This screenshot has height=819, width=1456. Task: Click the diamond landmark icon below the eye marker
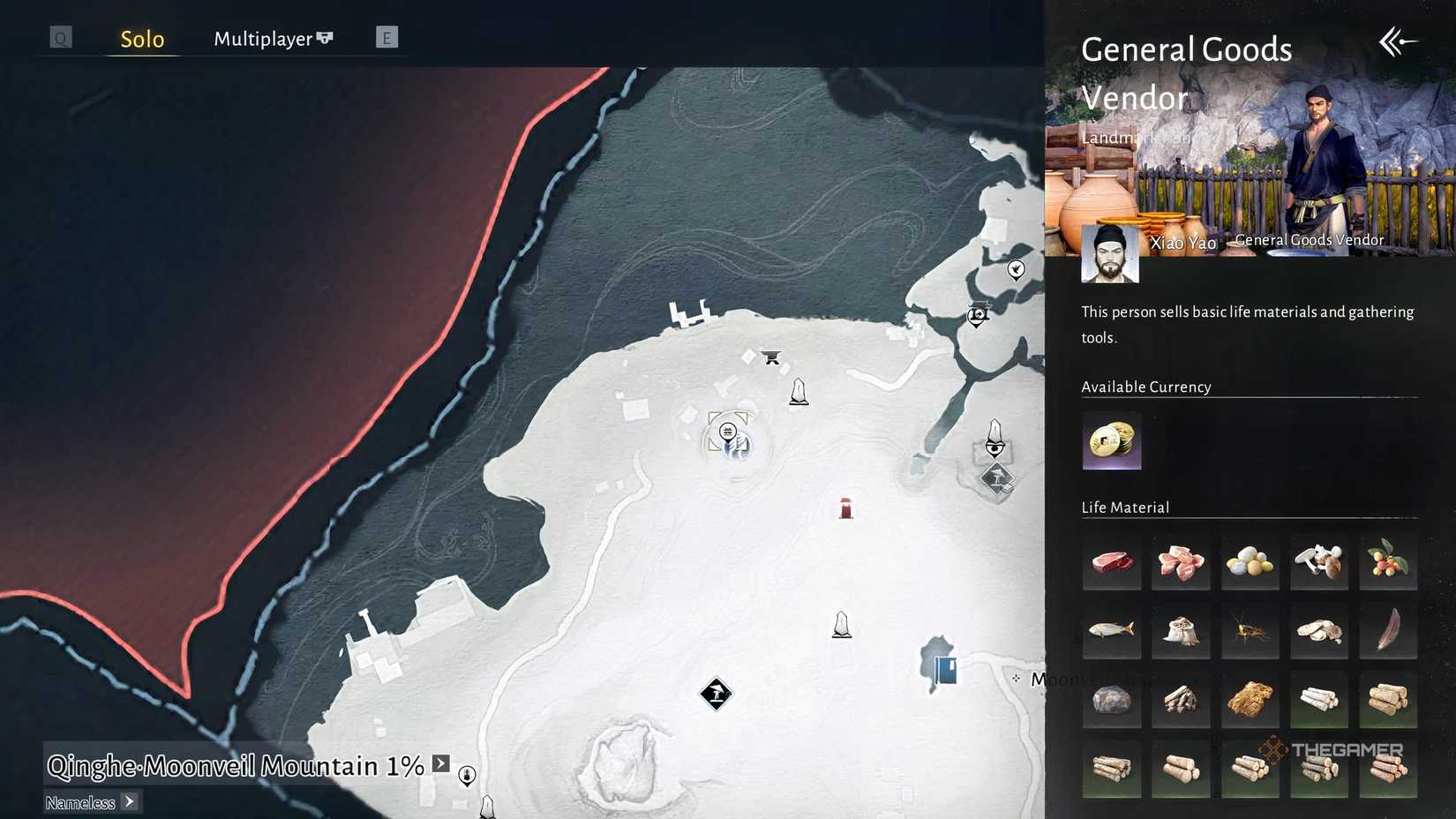(x=997, y=481)
